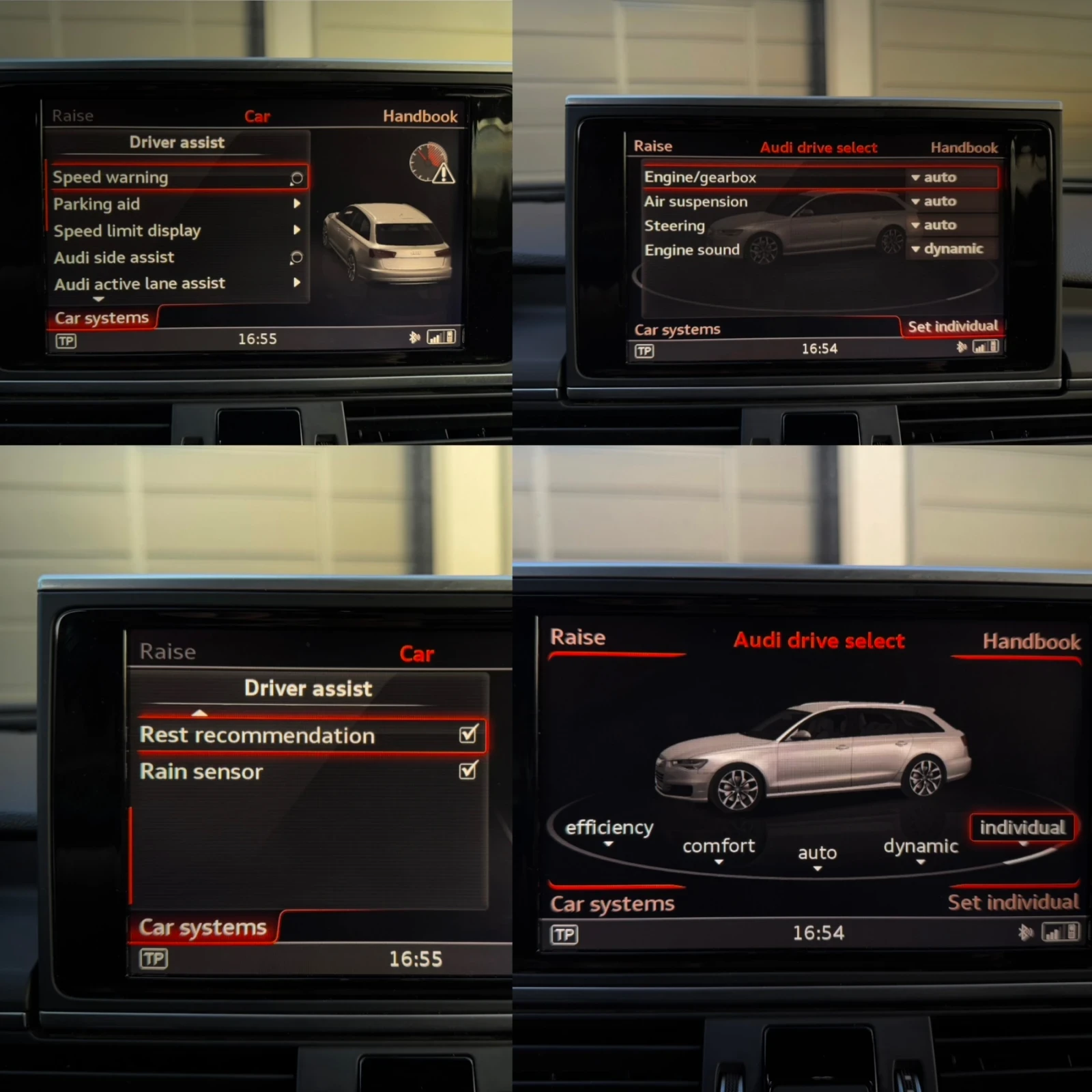Uncheck the Rest recommendation option
This screenshot has width=1092, height=1092.
(x=467, y=735)
